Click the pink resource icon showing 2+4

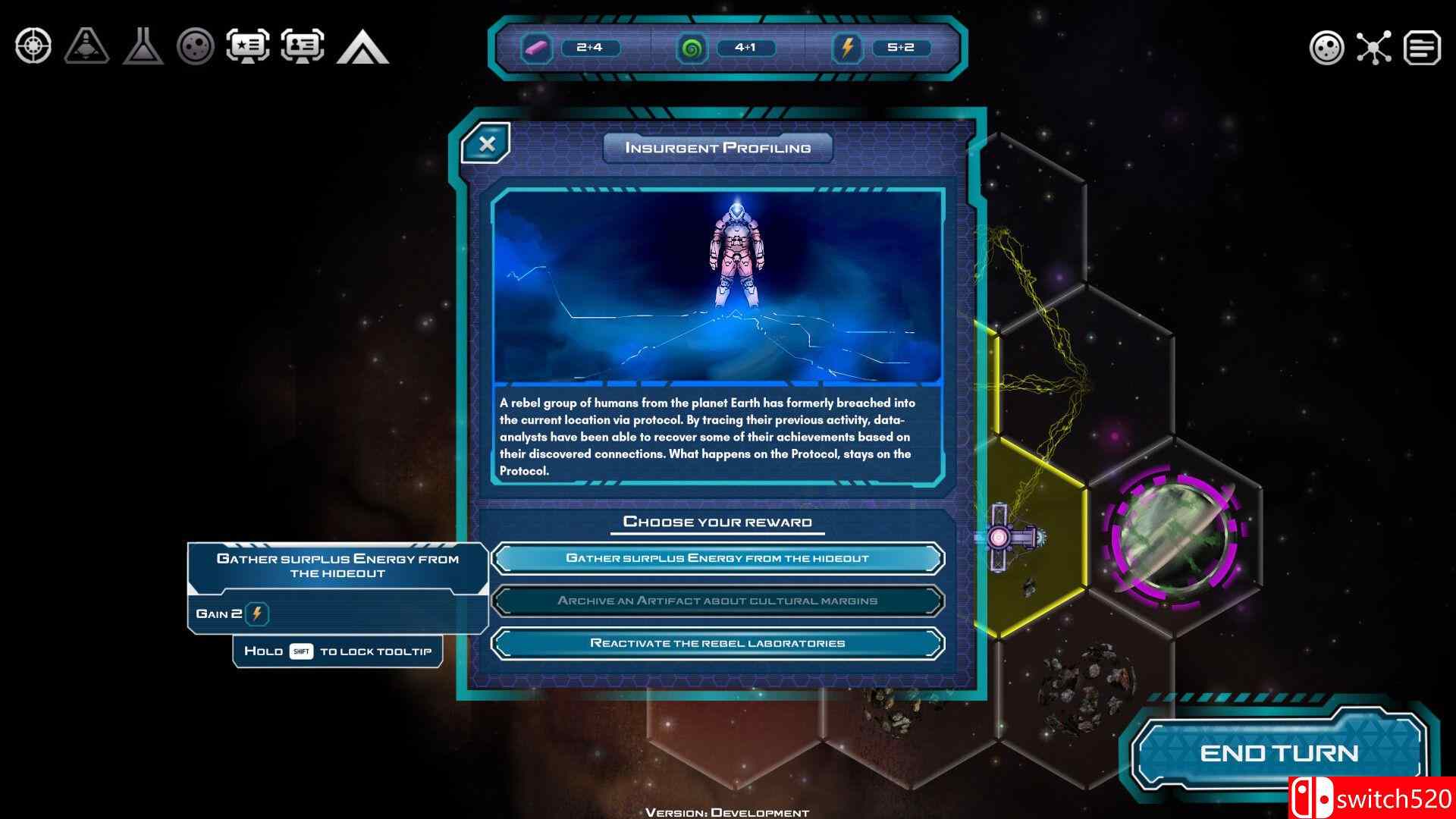(537, 49)
